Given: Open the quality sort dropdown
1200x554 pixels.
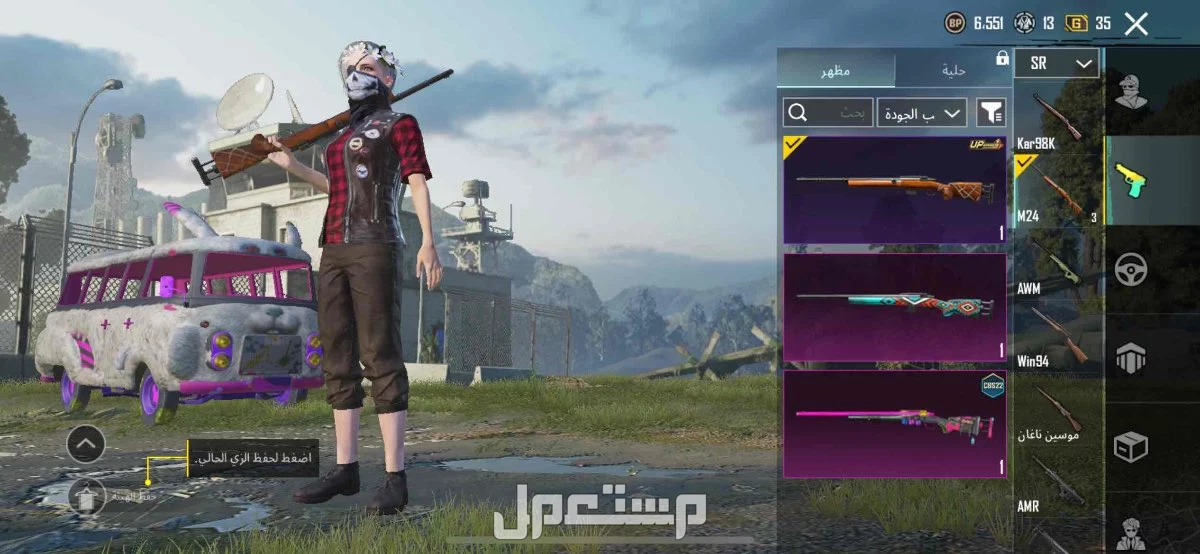Looking at the screenshot, I should (922, 112).
